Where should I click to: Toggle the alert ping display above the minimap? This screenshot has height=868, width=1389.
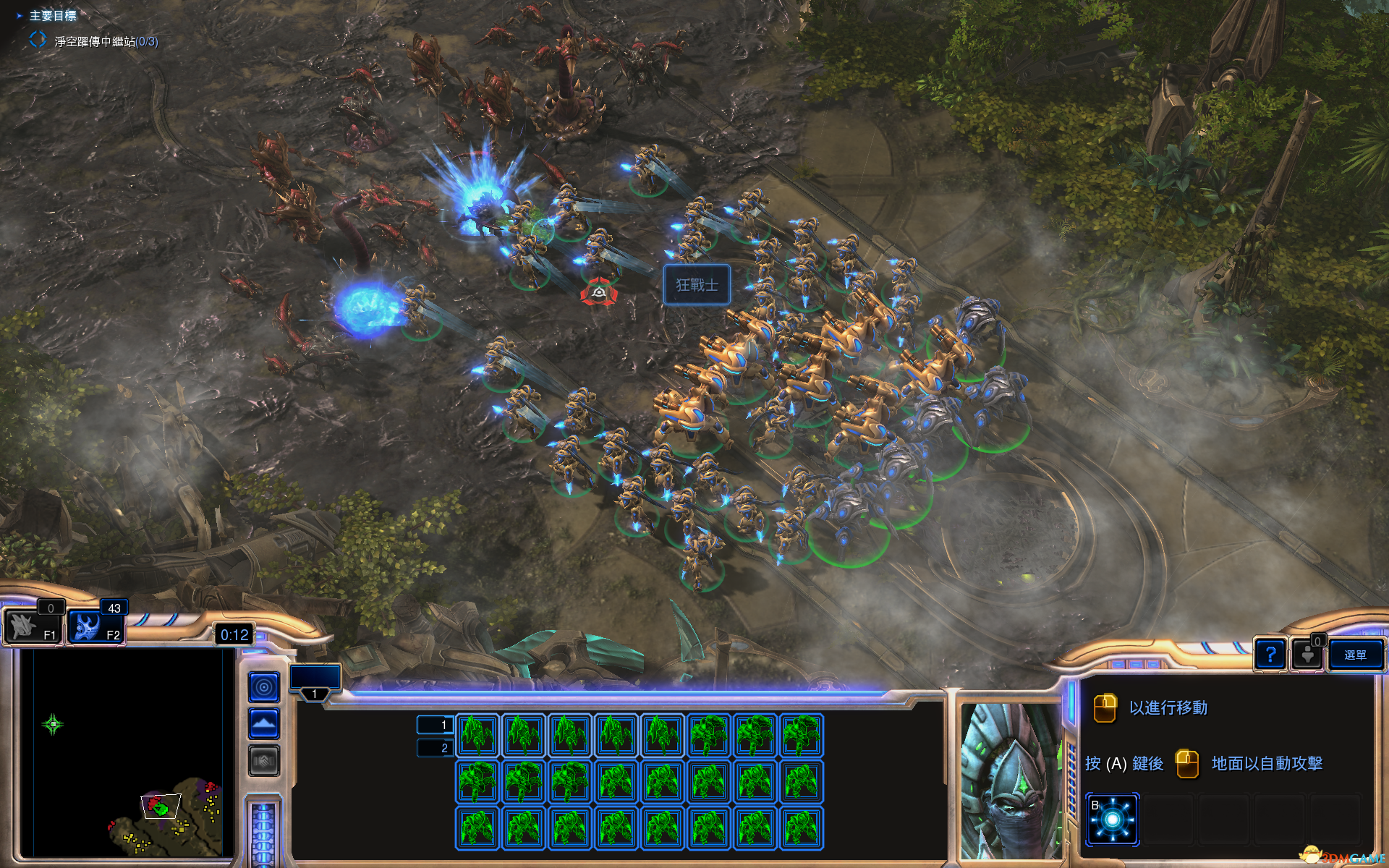263,686
